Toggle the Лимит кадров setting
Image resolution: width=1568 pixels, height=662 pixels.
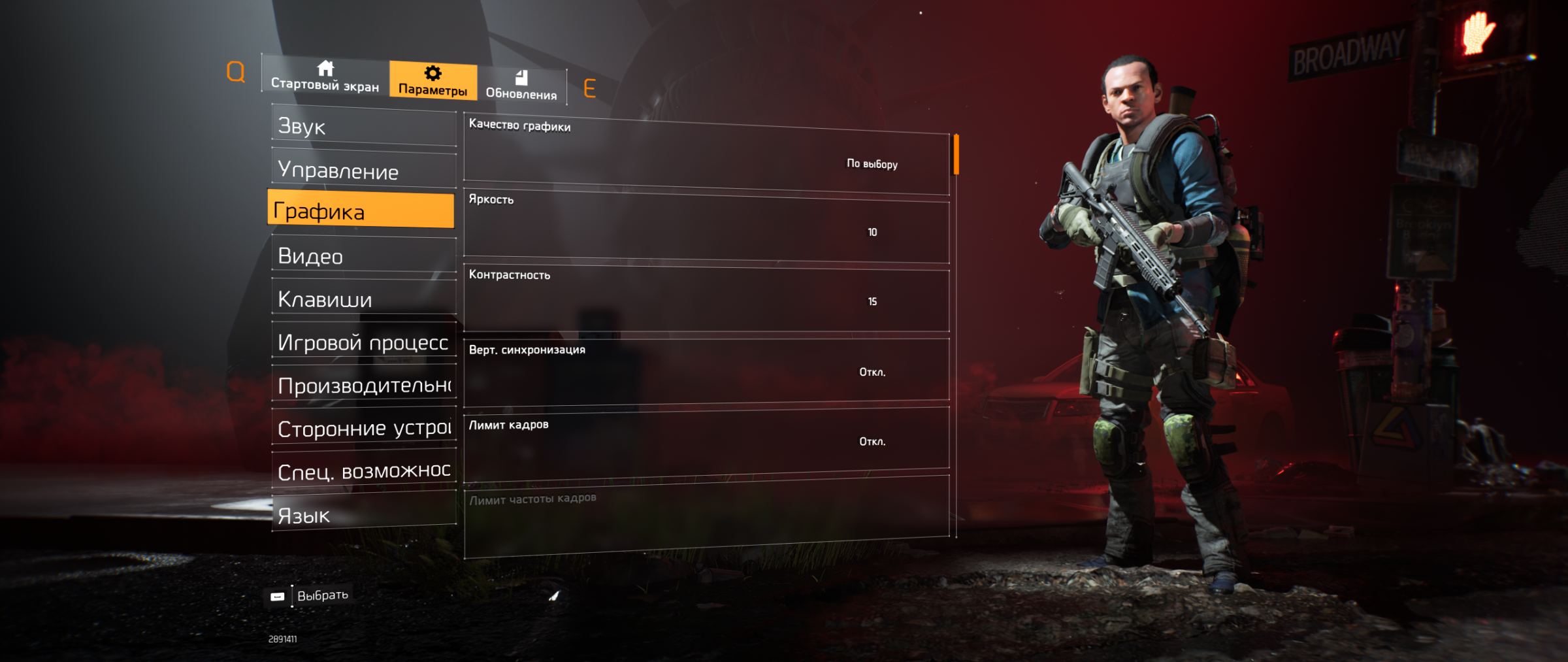coord(706,440)
